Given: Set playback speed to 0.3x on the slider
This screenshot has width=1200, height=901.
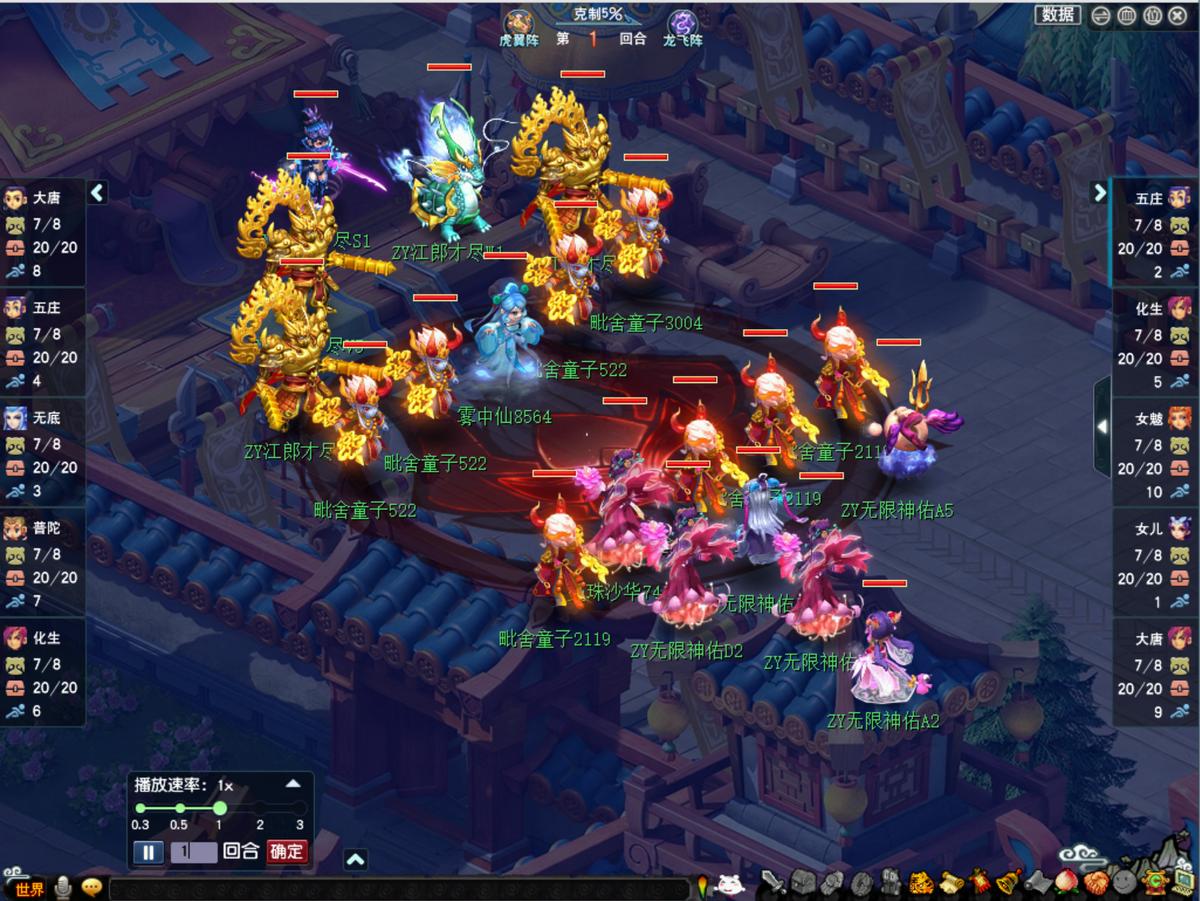Looking at the screenshot, I should pyautogui.click(x=140, y=808).
